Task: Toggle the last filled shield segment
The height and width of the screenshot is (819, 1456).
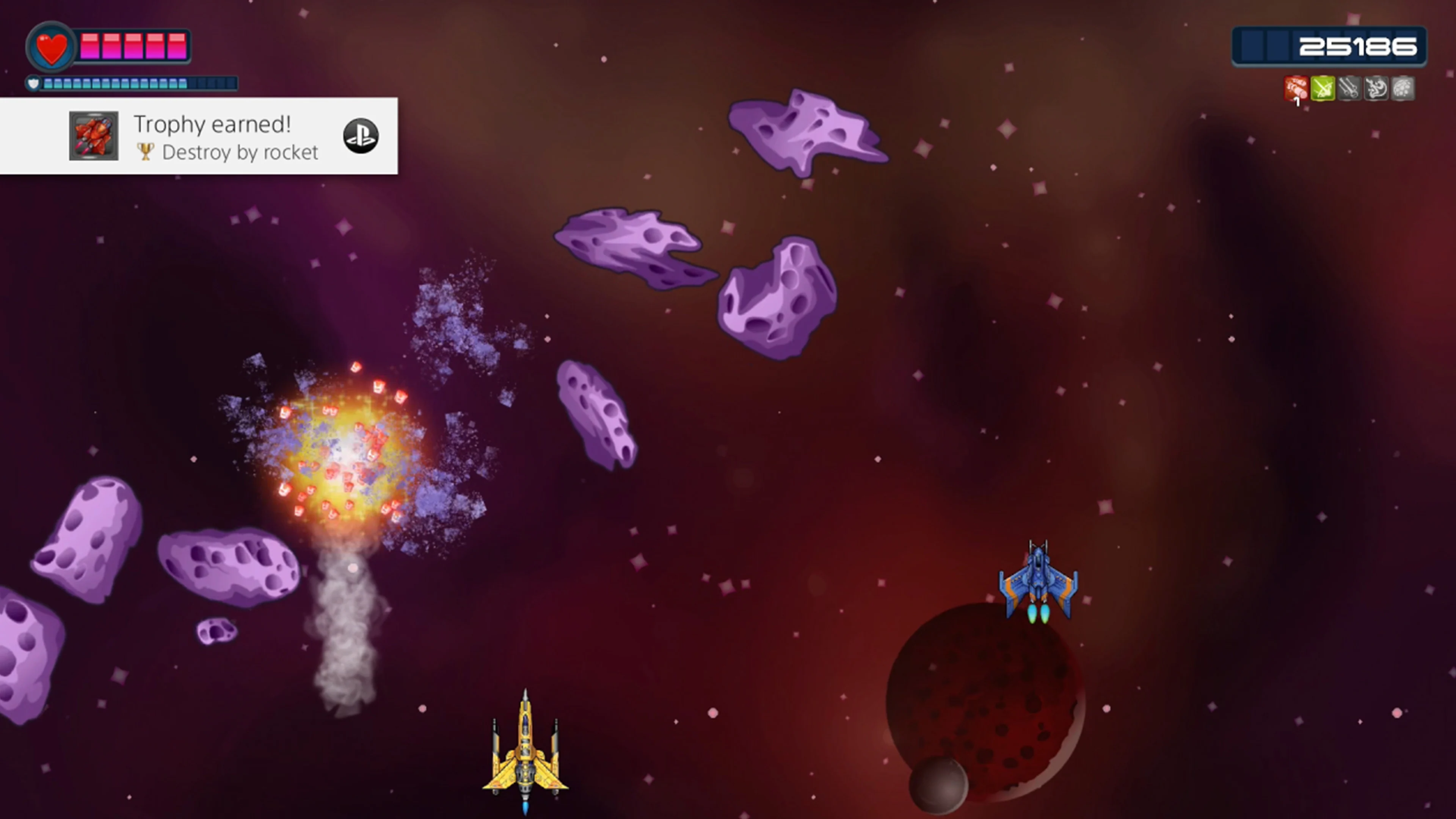Action: [182, 84]
